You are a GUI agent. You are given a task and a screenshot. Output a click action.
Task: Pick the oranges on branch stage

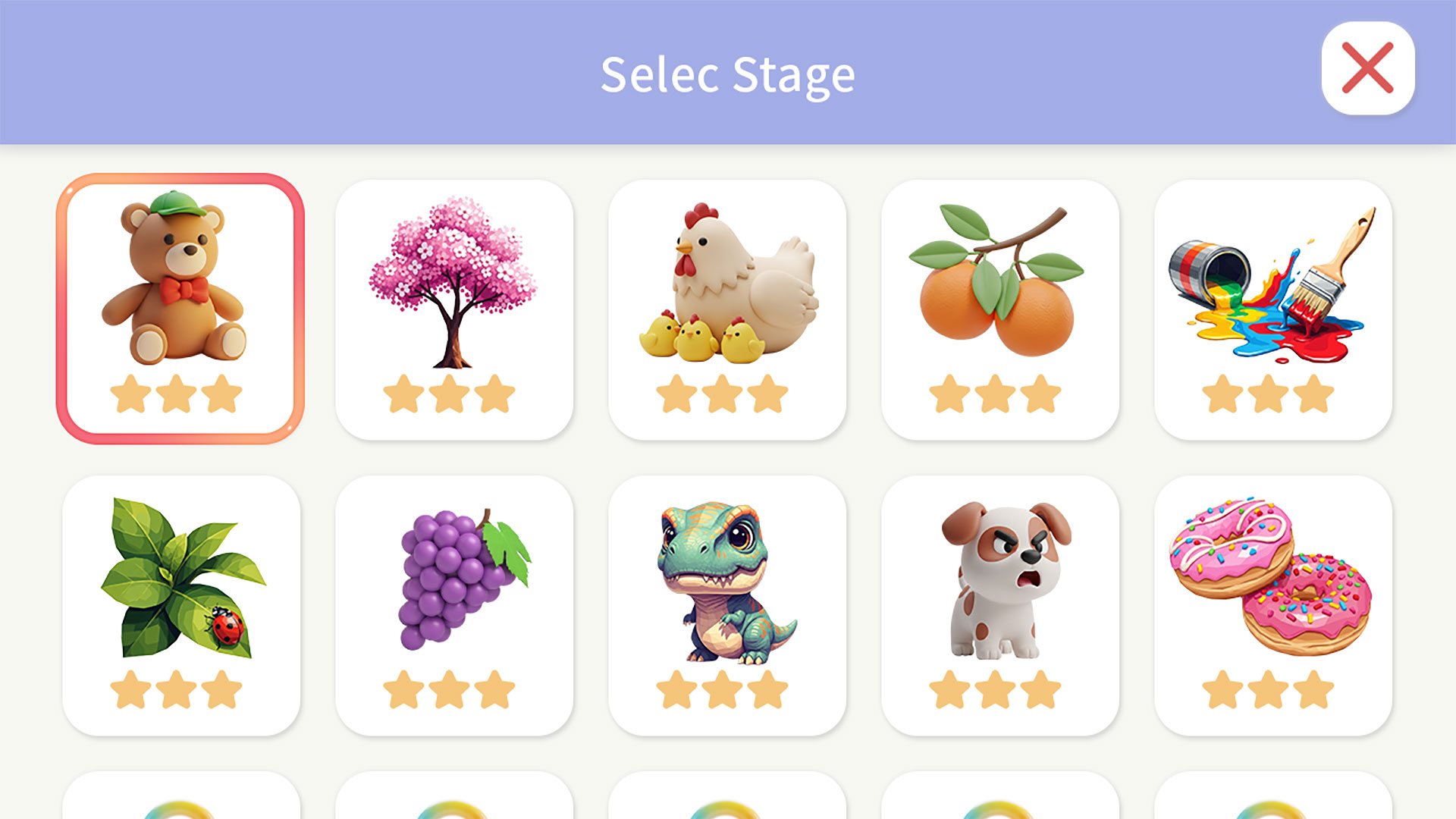coord(999,308)
